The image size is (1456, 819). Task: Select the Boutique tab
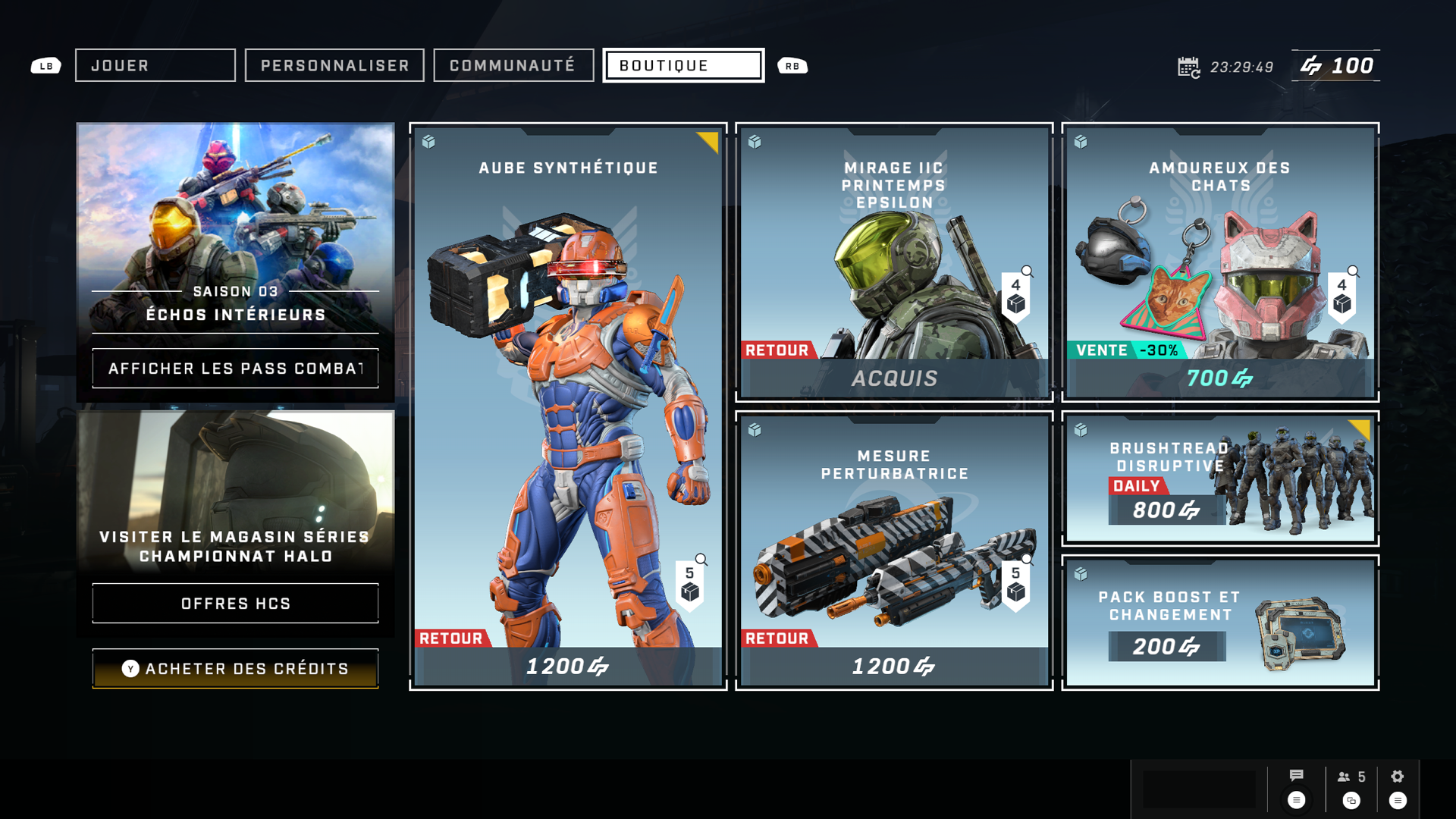tap(683, 66)
